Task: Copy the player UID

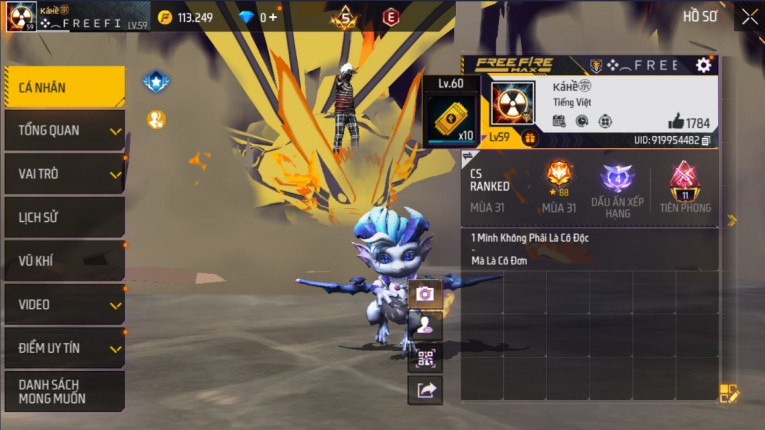Action: (x=706, y=141)
